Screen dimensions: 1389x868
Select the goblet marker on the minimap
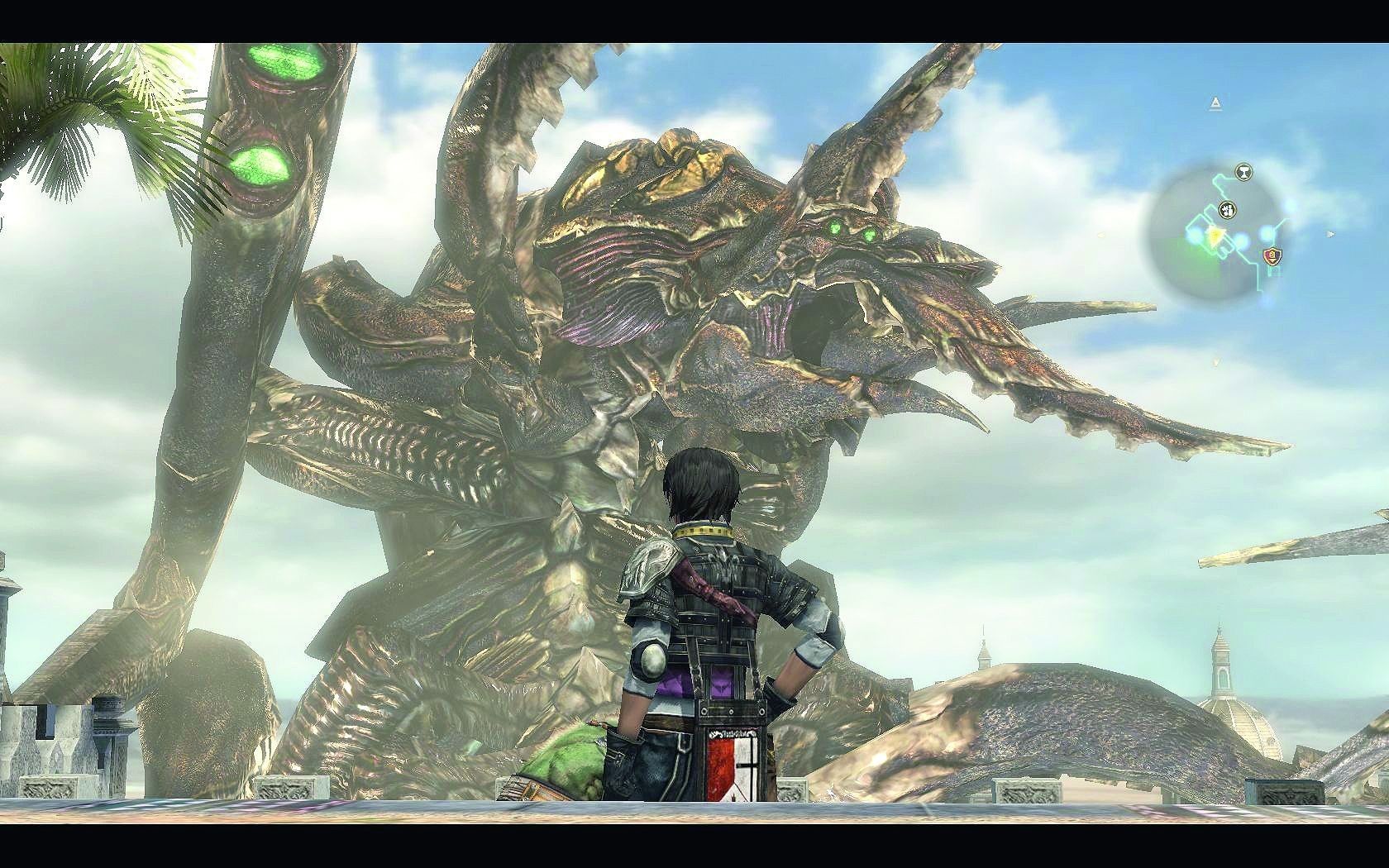[1242, 172]
